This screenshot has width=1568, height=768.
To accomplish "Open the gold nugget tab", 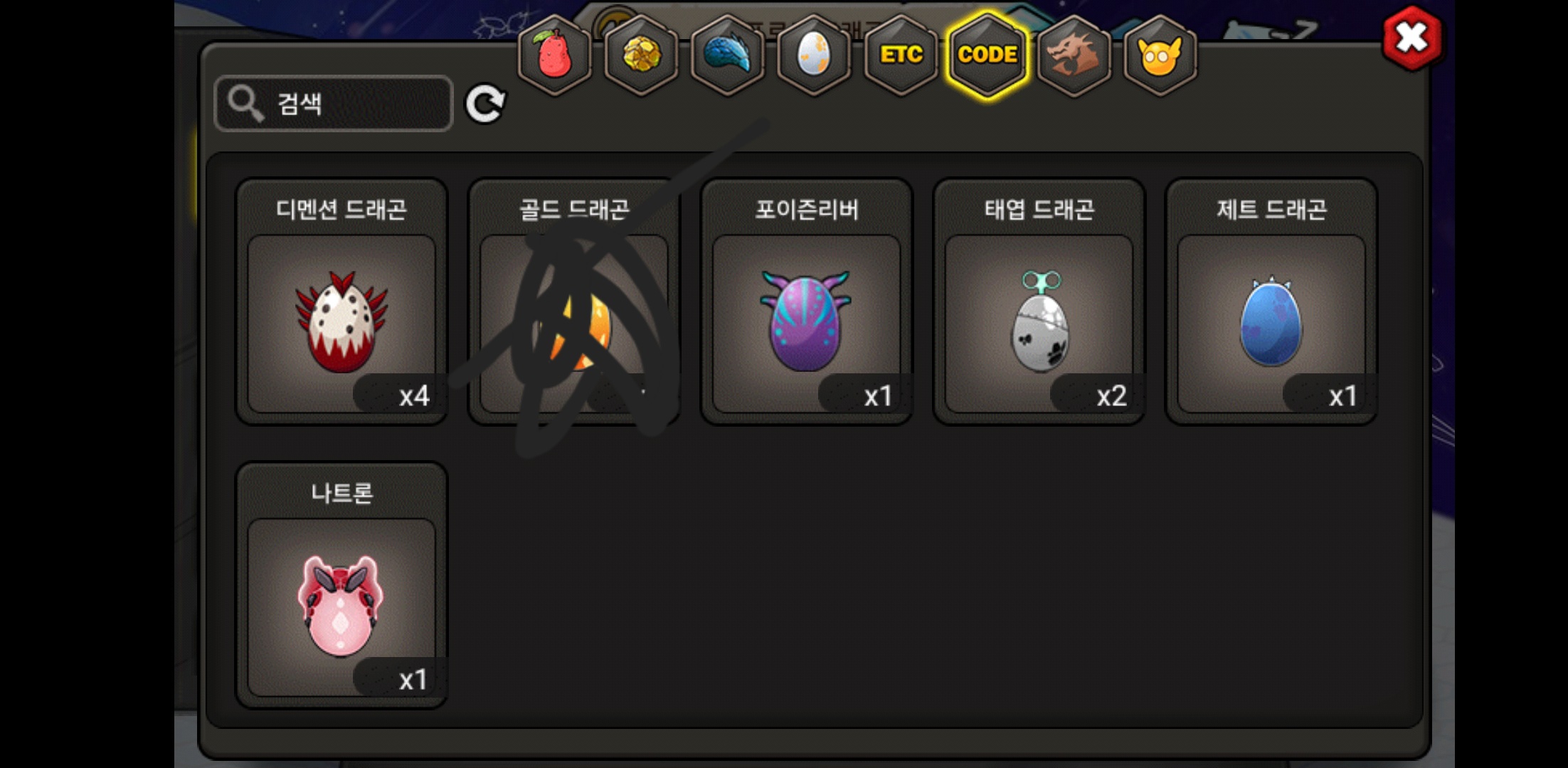I will [641, 55].
